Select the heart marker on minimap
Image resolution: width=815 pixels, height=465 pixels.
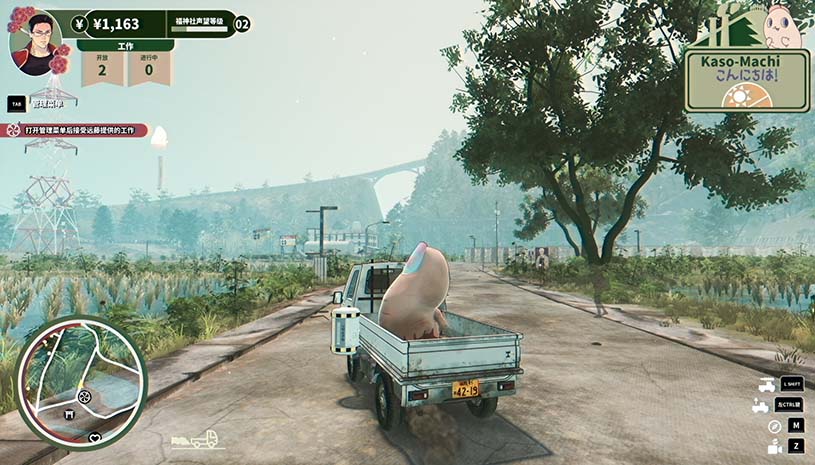click(x=95, y=438)
